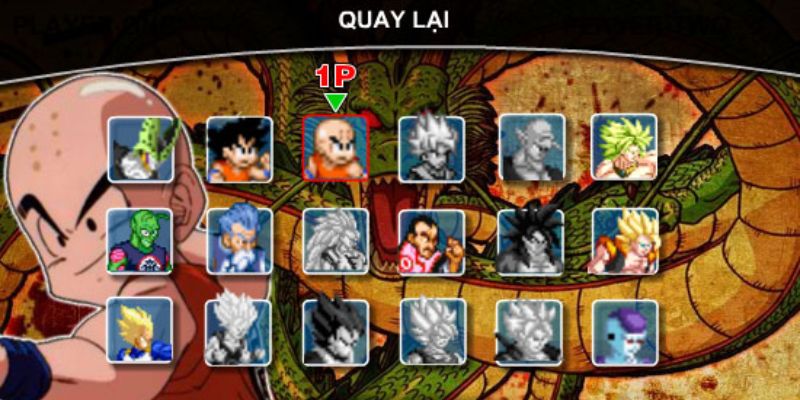Choose the blond Gogeta portrait
Viewport: 800px width, 400px height.
tap(624, 241)
